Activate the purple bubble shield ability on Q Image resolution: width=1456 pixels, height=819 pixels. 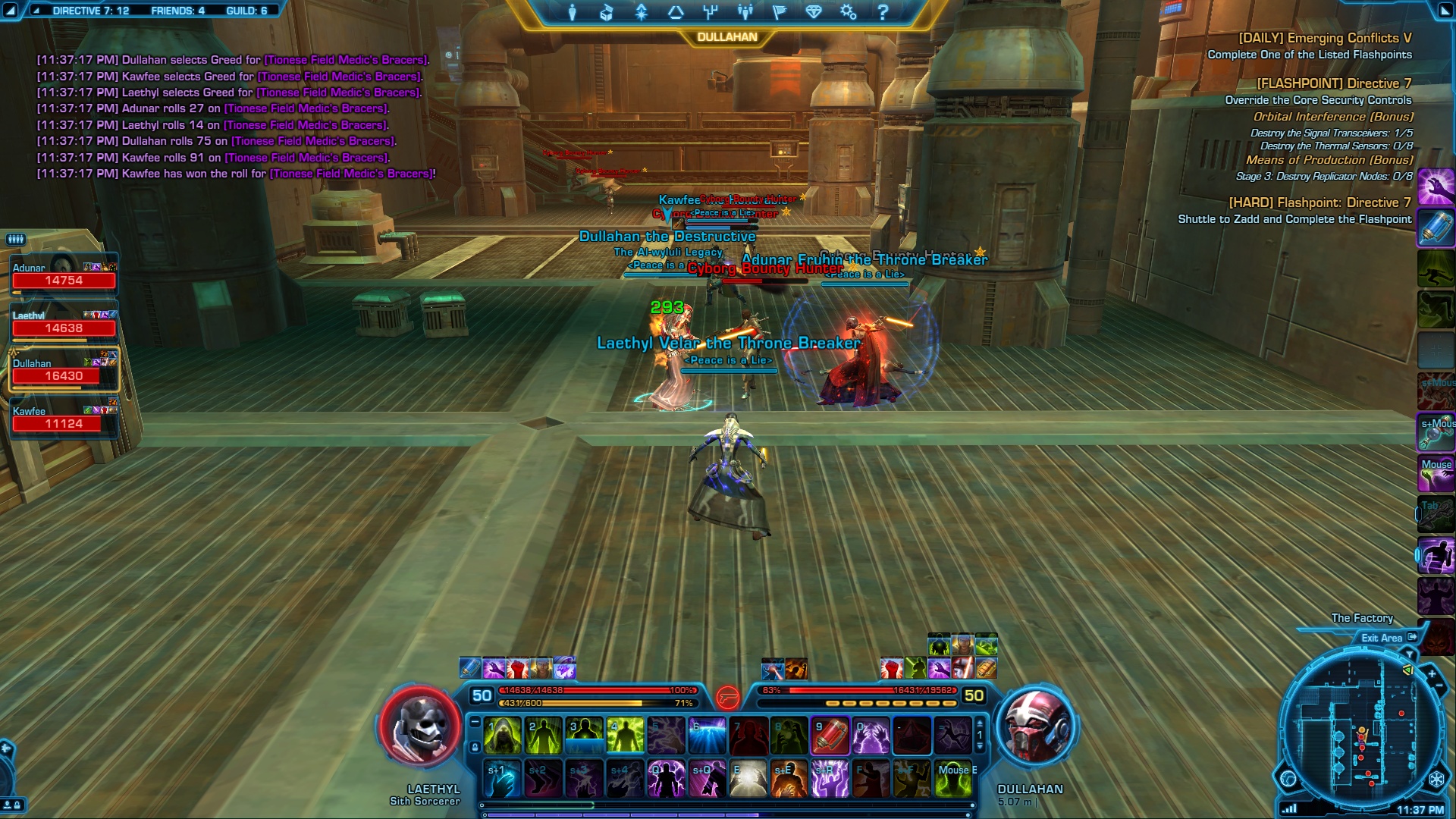[666, 780]
